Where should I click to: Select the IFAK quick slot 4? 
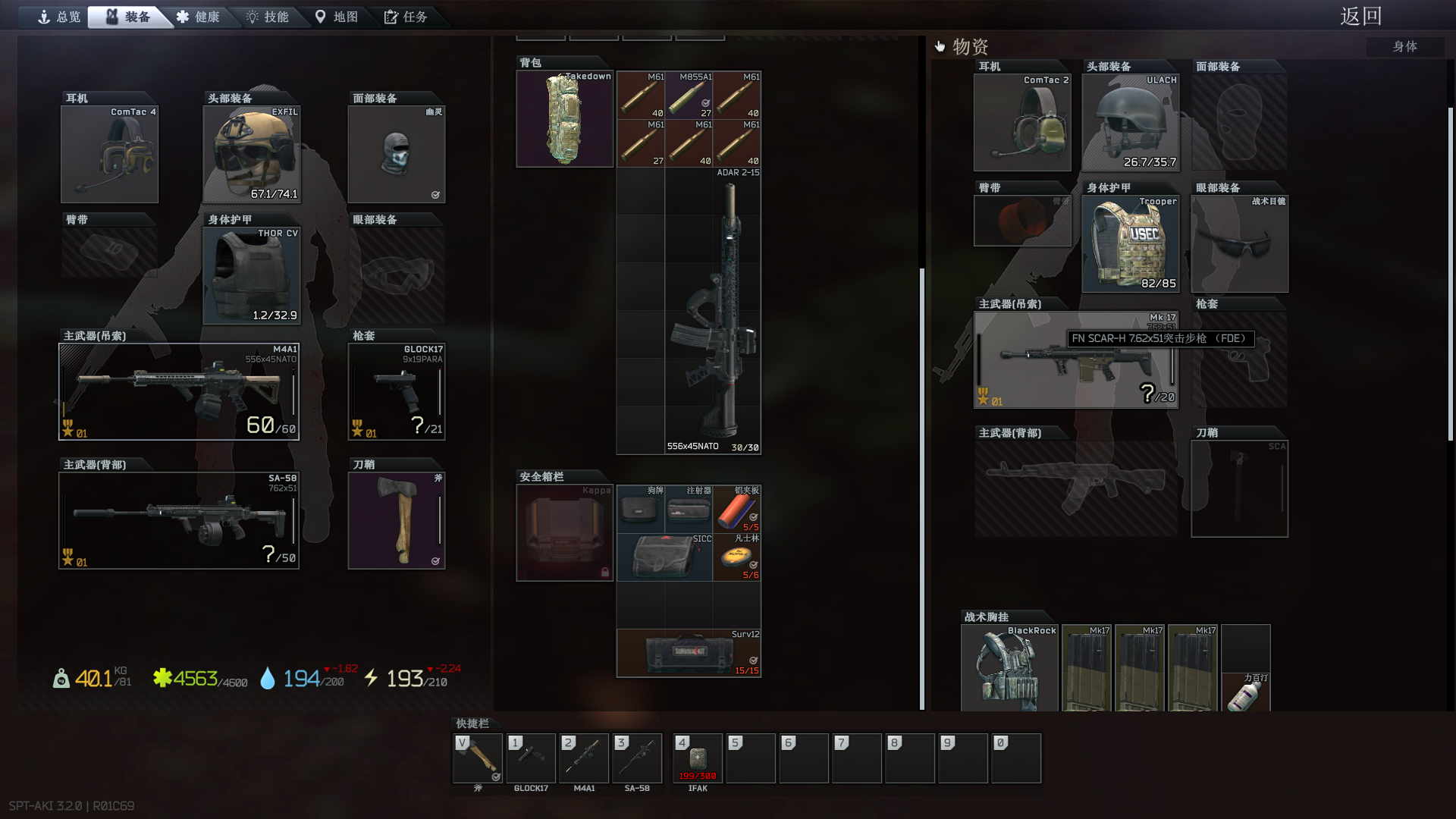coord(698,758)
